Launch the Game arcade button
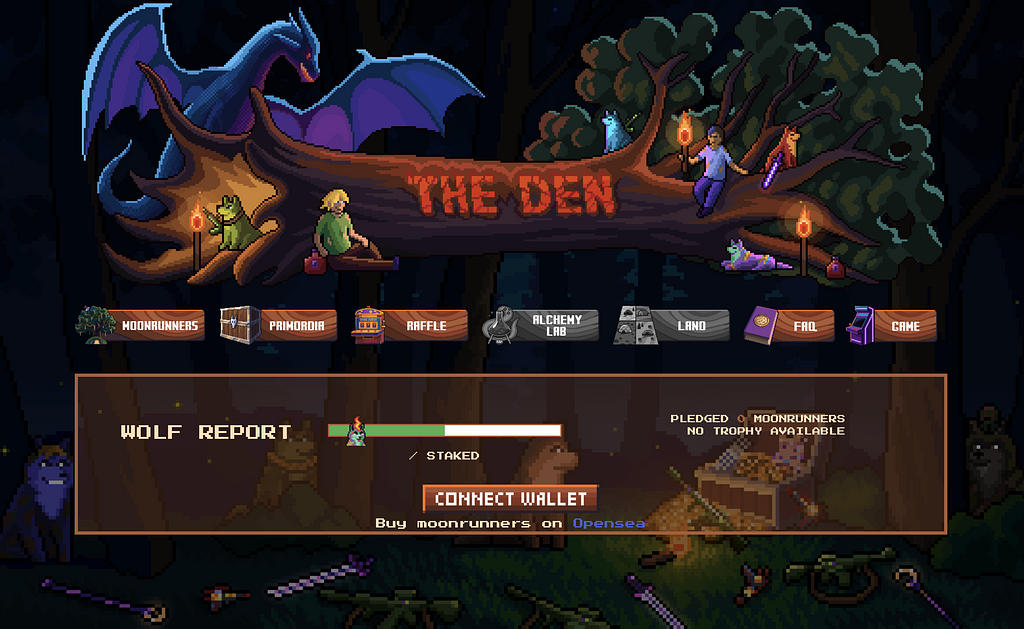Image resolution: width=1024 pixels, height=629 pixels. 892,325
